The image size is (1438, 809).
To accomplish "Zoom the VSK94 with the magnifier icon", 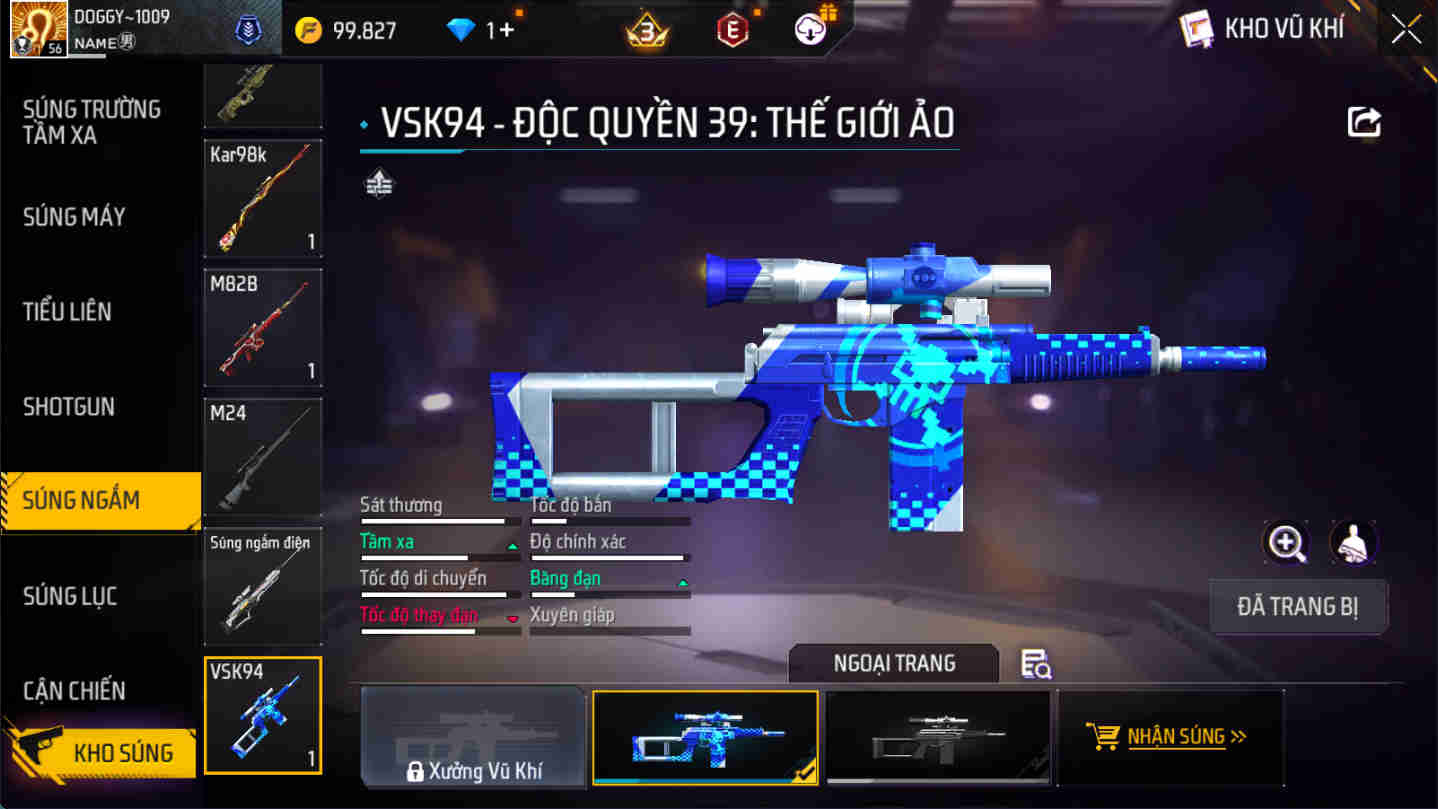I will pos(1286,543).
